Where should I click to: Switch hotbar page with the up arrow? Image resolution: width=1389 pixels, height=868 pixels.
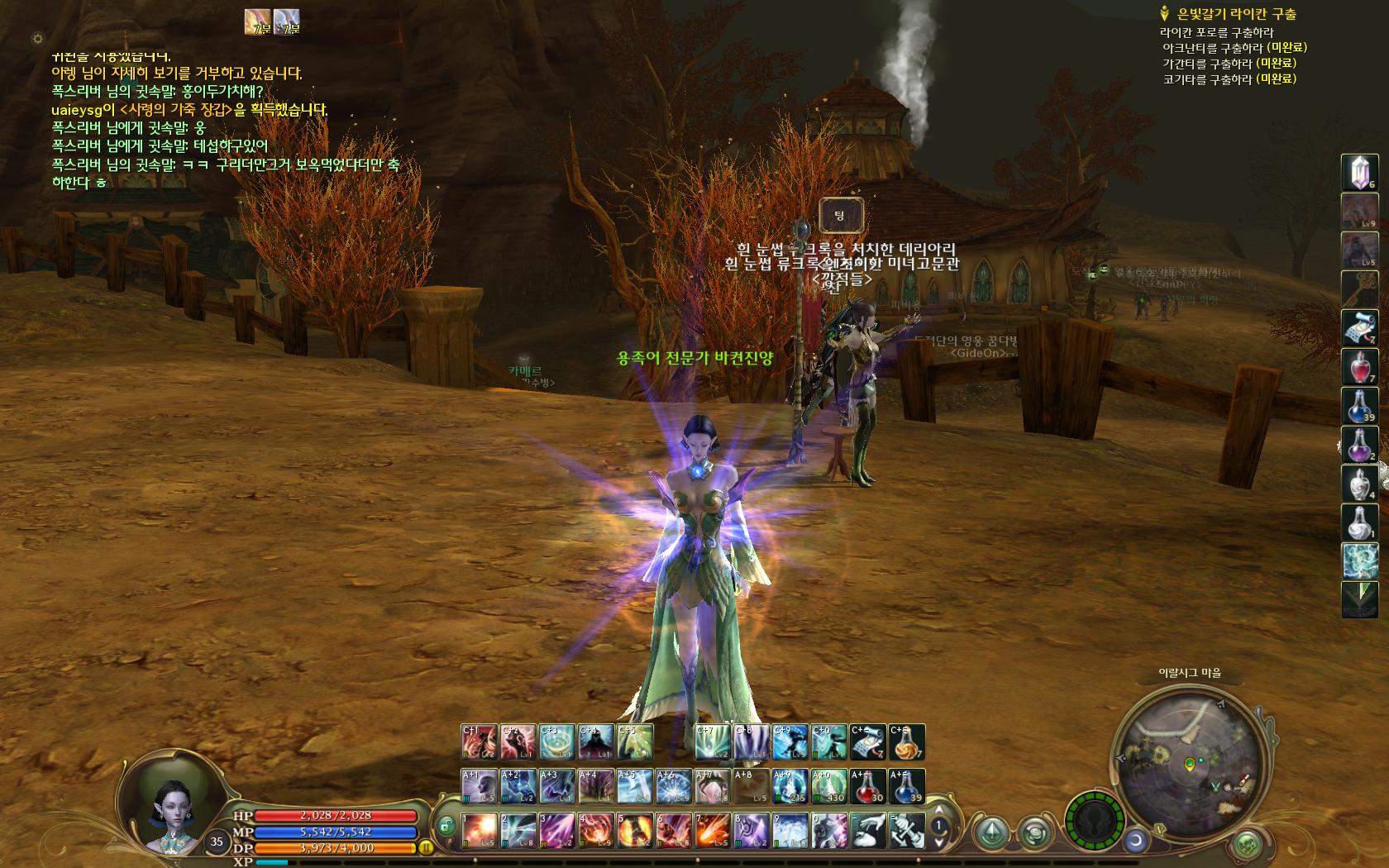coord(938,810)
